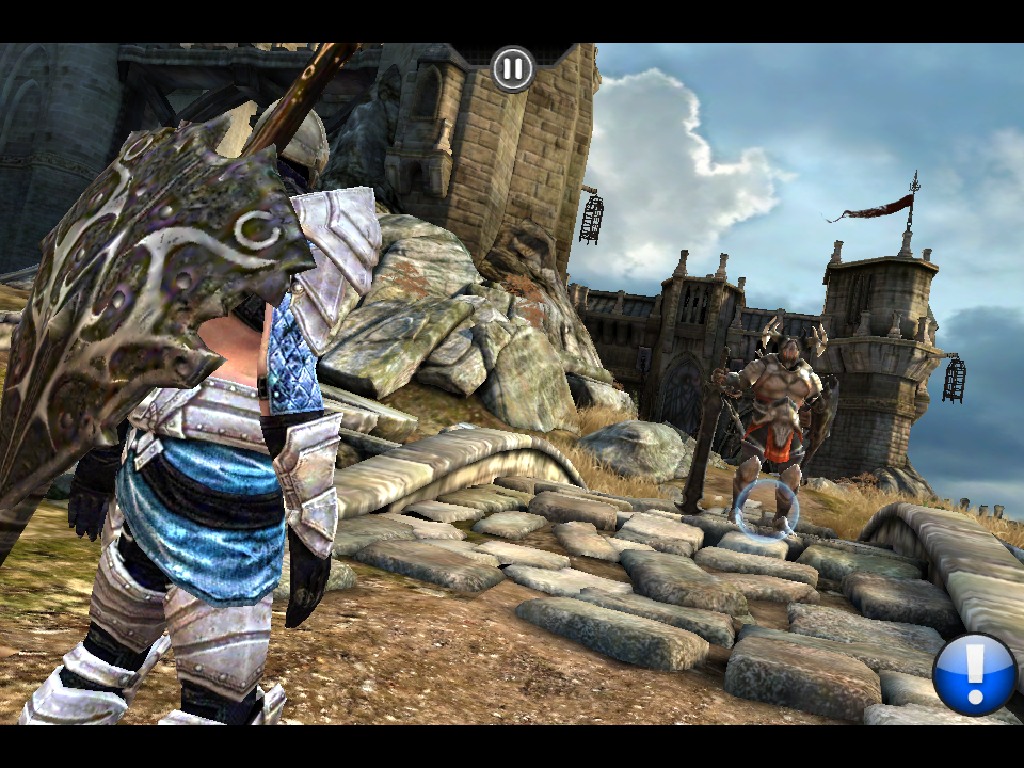1024x768 pixels.
Task: Pause the game with the top button
Action: pyautogui.click(x=512, y=69)
